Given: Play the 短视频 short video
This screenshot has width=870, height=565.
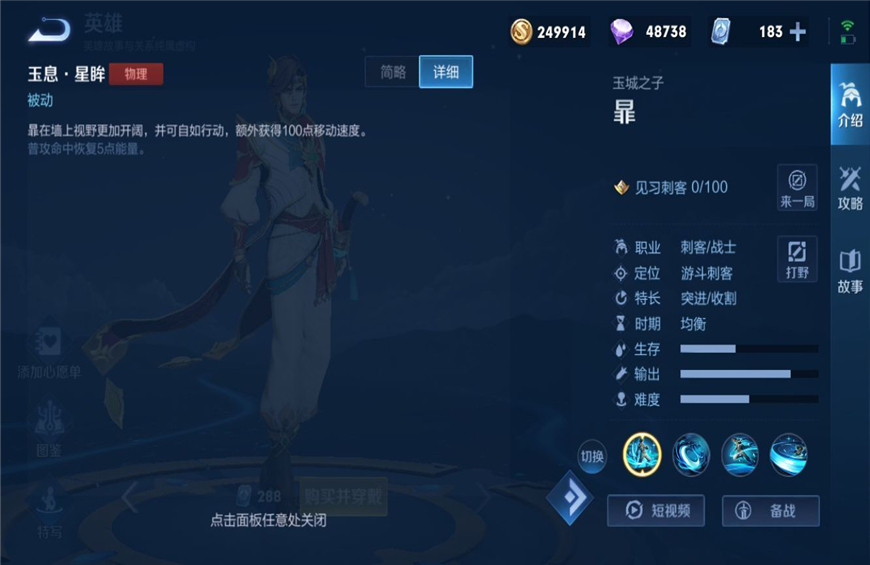Looking at the screenshot, I should click(656, 510).
